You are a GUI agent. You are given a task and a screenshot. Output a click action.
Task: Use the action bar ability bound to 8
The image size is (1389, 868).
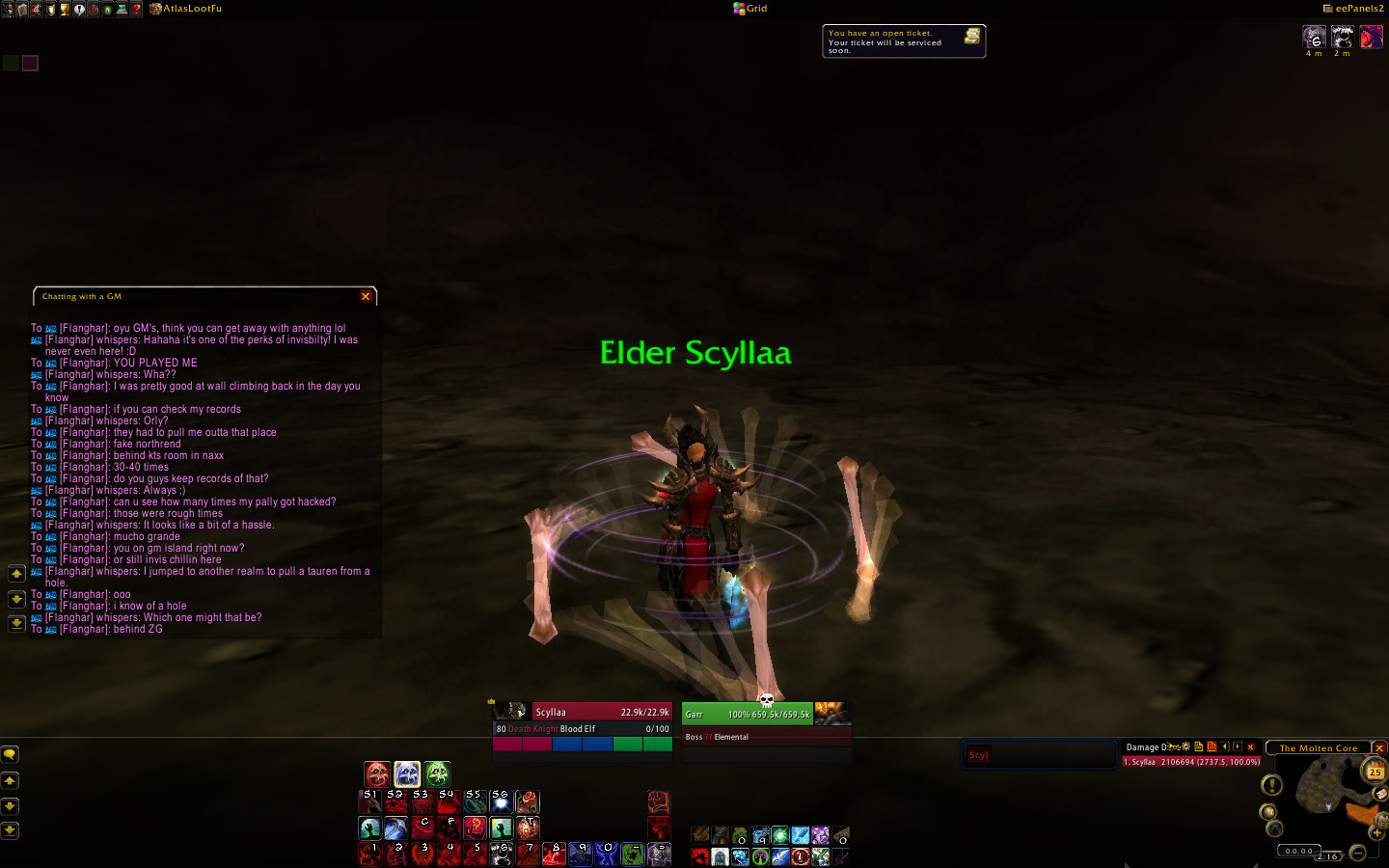[554, 854]
